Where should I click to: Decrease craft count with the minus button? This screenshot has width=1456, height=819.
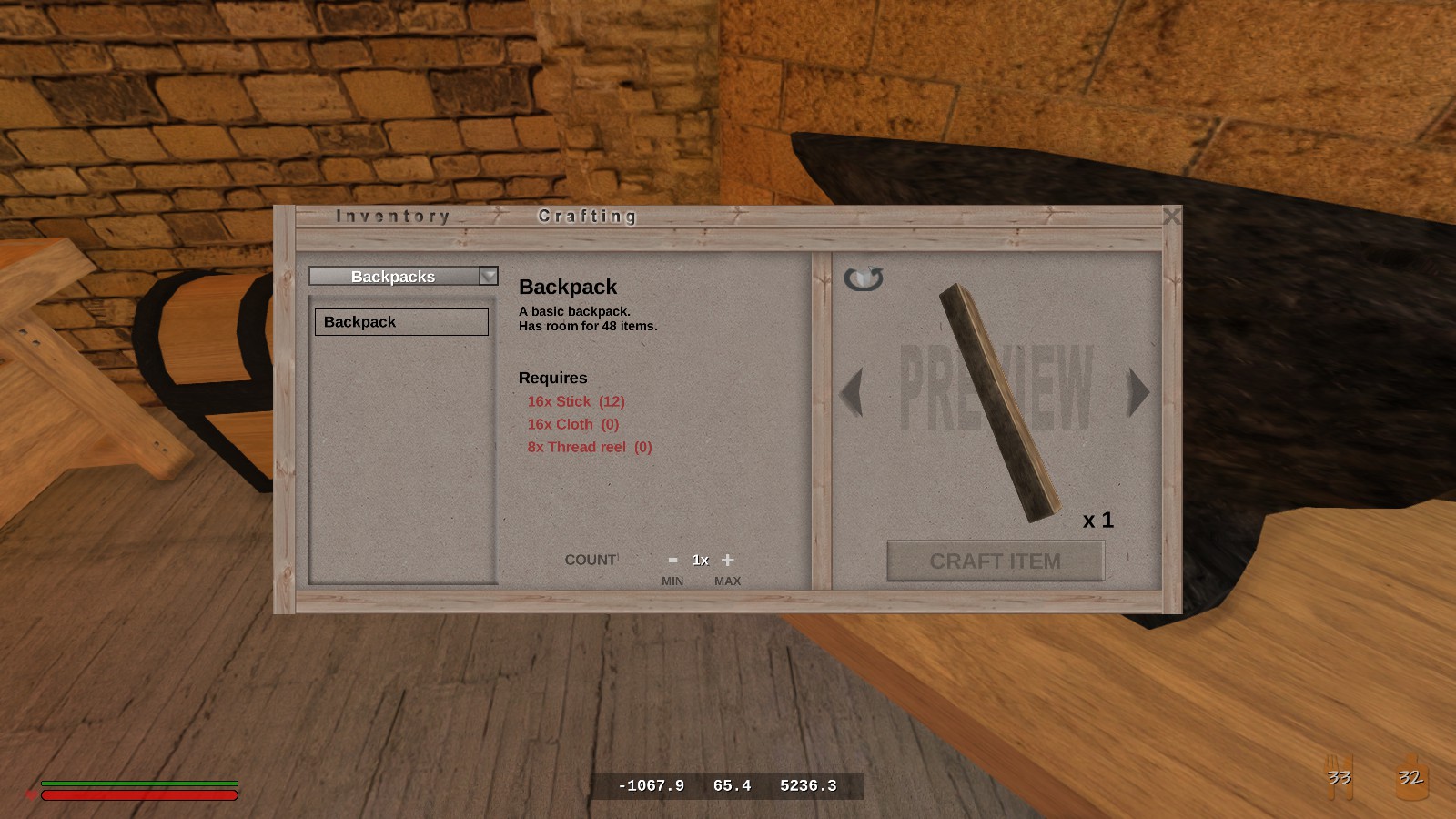[x=672, y=560]
